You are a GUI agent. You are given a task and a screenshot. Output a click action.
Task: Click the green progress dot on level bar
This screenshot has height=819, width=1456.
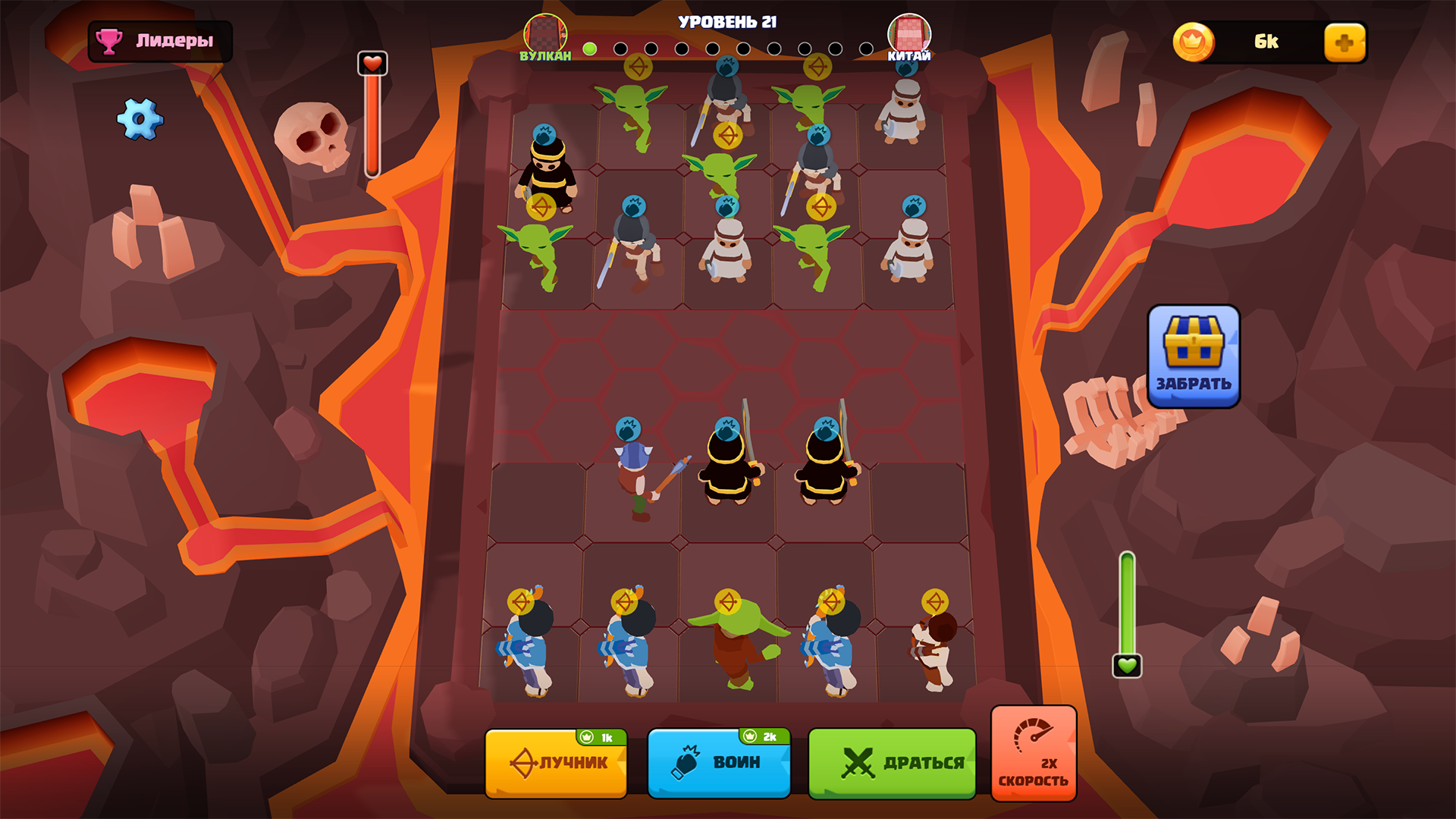pos(588,49)
